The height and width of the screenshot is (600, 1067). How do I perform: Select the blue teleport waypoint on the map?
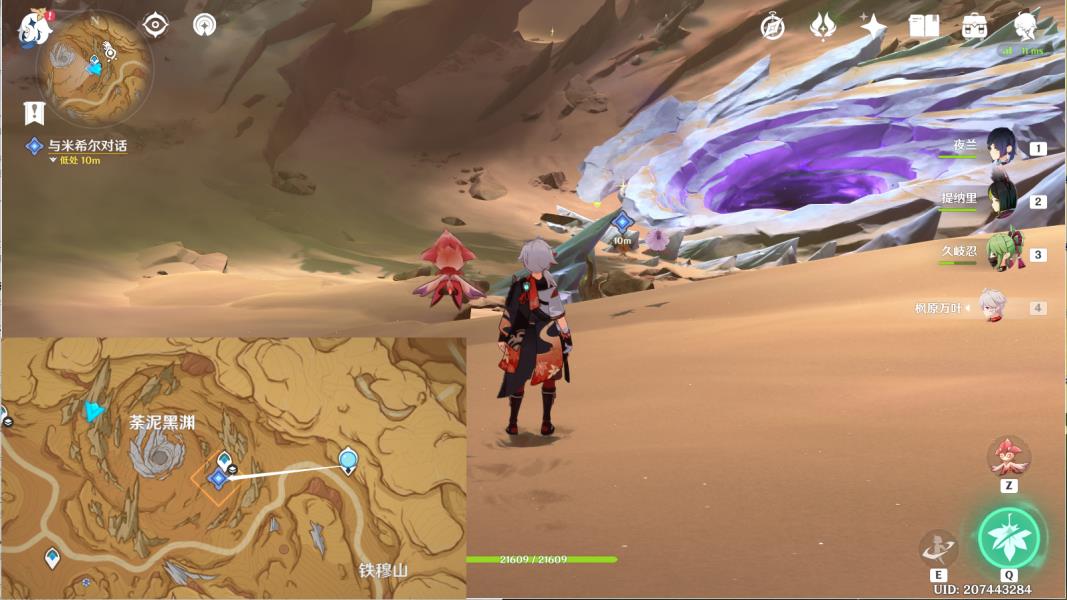coord(348,461)
